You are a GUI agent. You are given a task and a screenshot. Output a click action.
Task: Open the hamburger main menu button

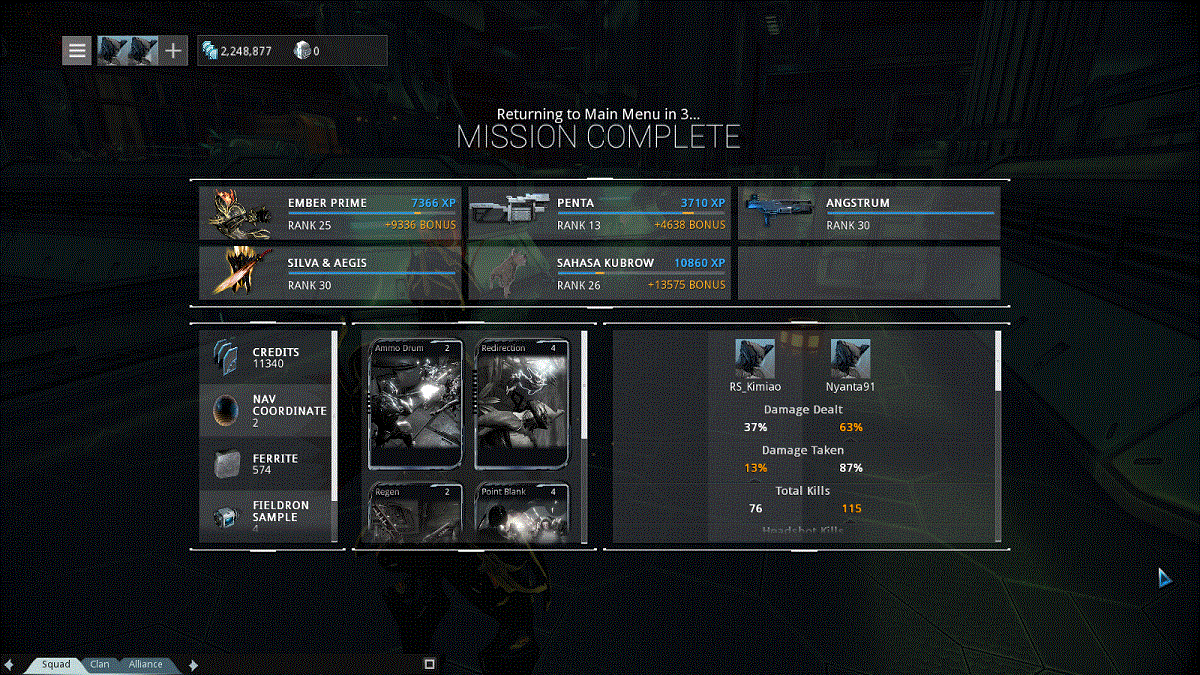[77, 50]
